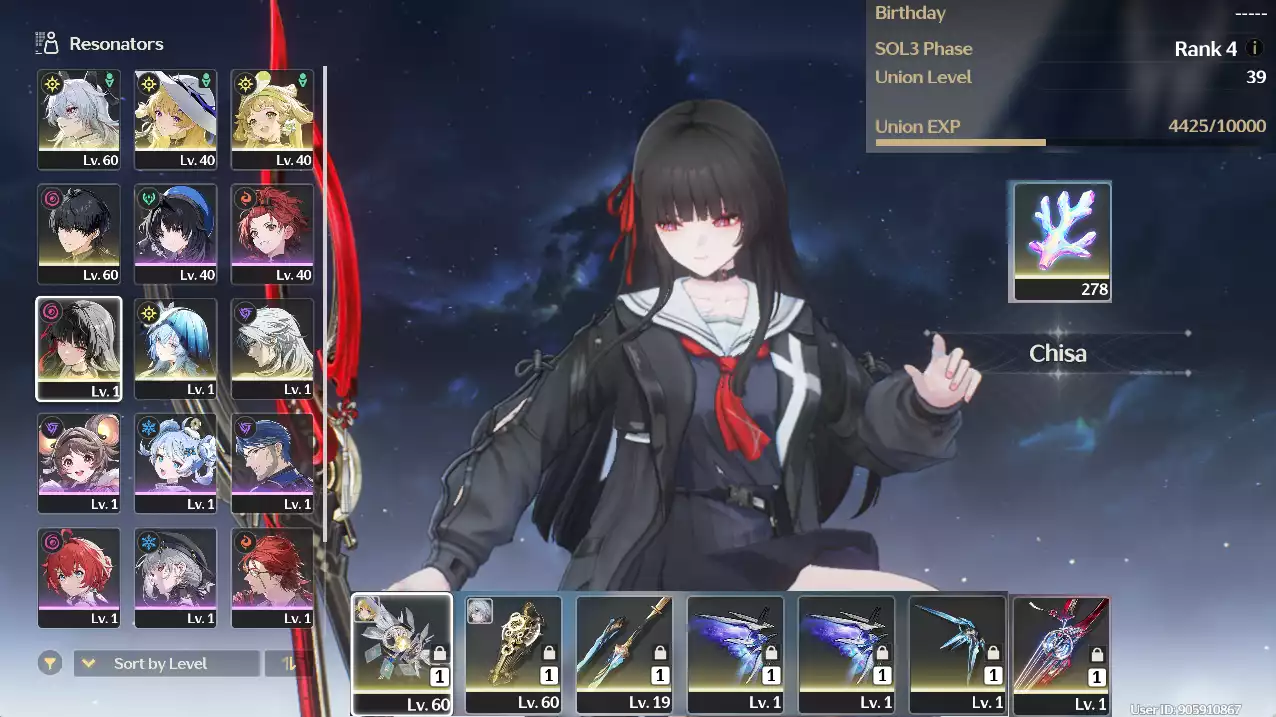Screen dimensions: 1276x717
Task: Pick the bearded blue-haired man resonator
Action: [x=272, y=463]
